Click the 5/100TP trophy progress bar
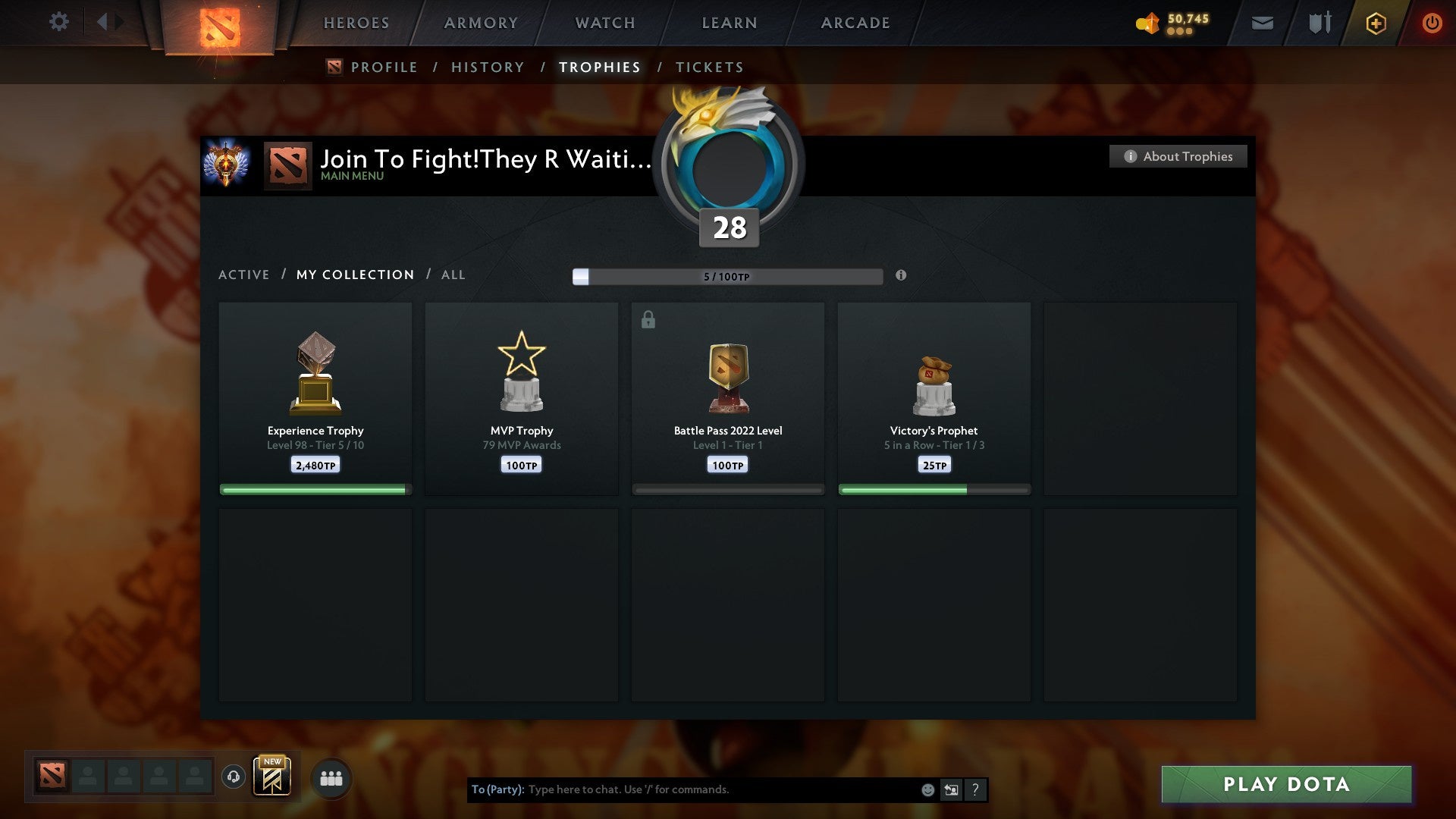Screen dimensions: 1456x819 click(726, 276)
